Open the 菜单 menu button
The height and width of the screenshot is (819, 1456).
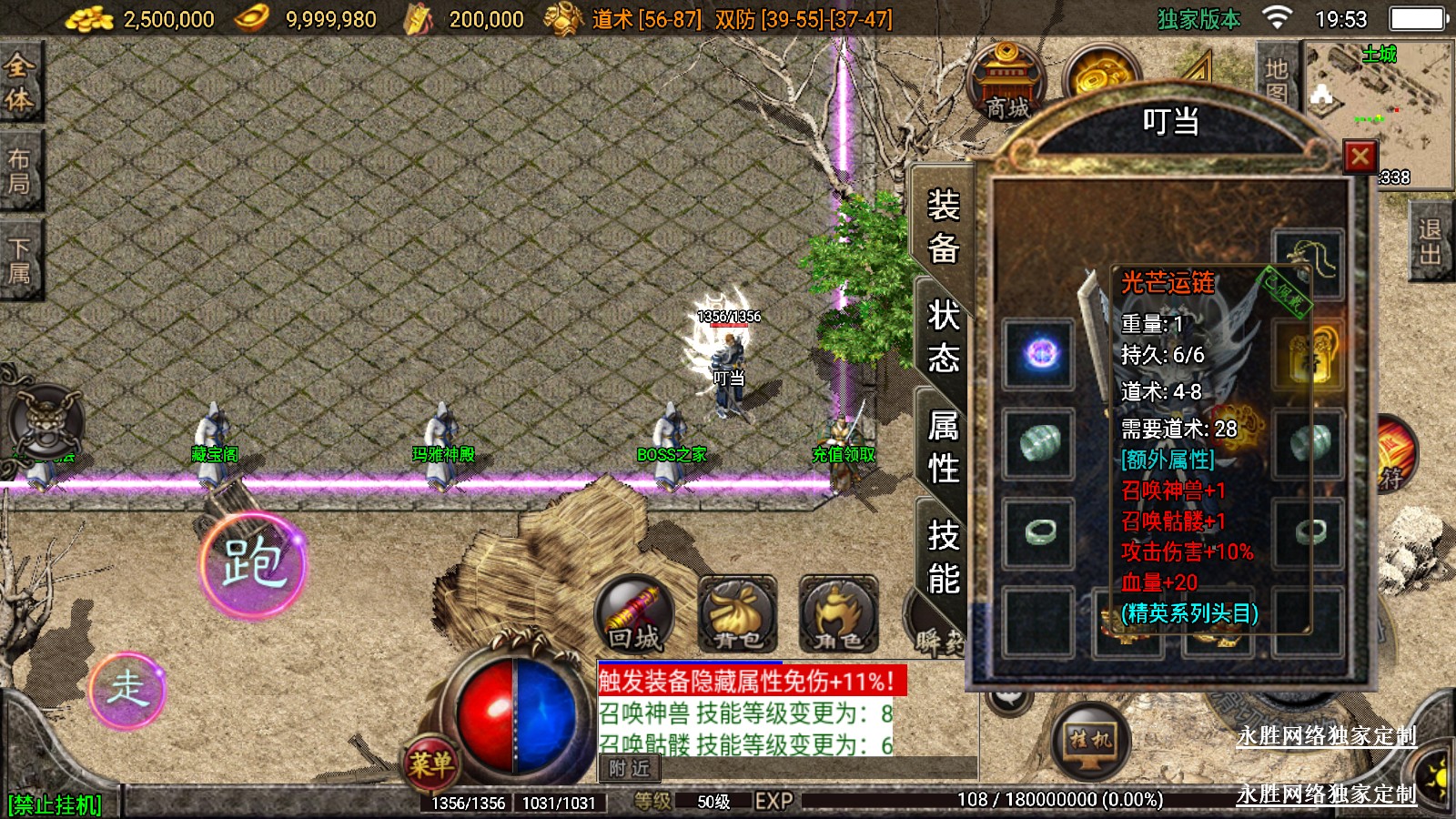[430, 763]
